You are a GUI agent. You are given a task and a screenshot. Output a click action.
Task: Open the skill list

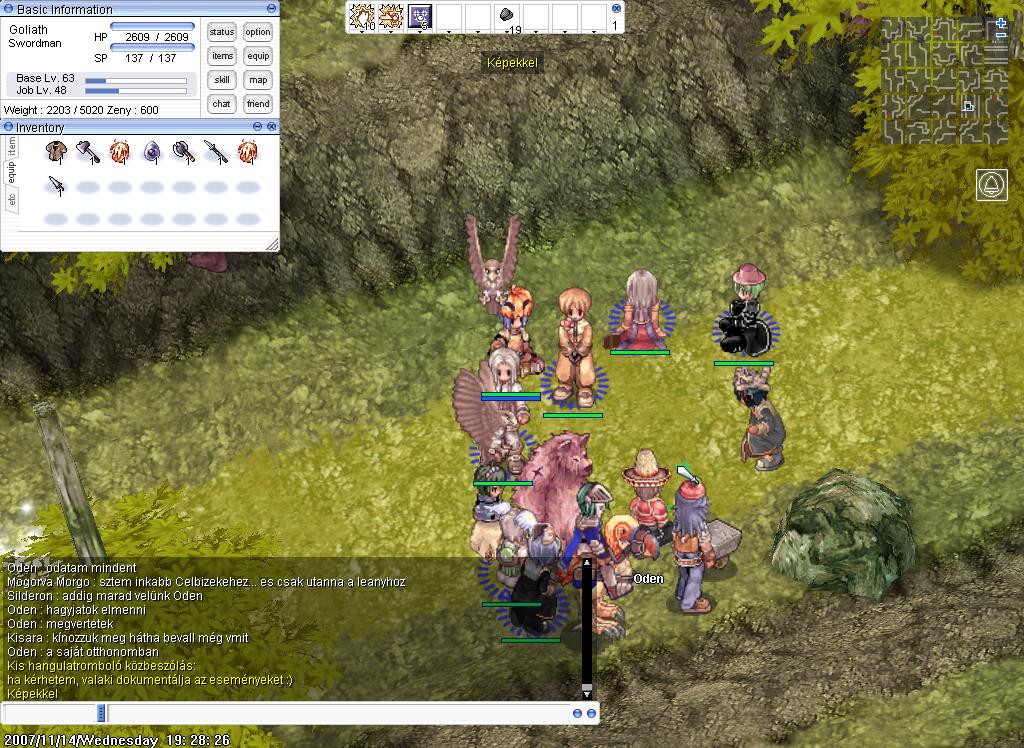(222, 80)
